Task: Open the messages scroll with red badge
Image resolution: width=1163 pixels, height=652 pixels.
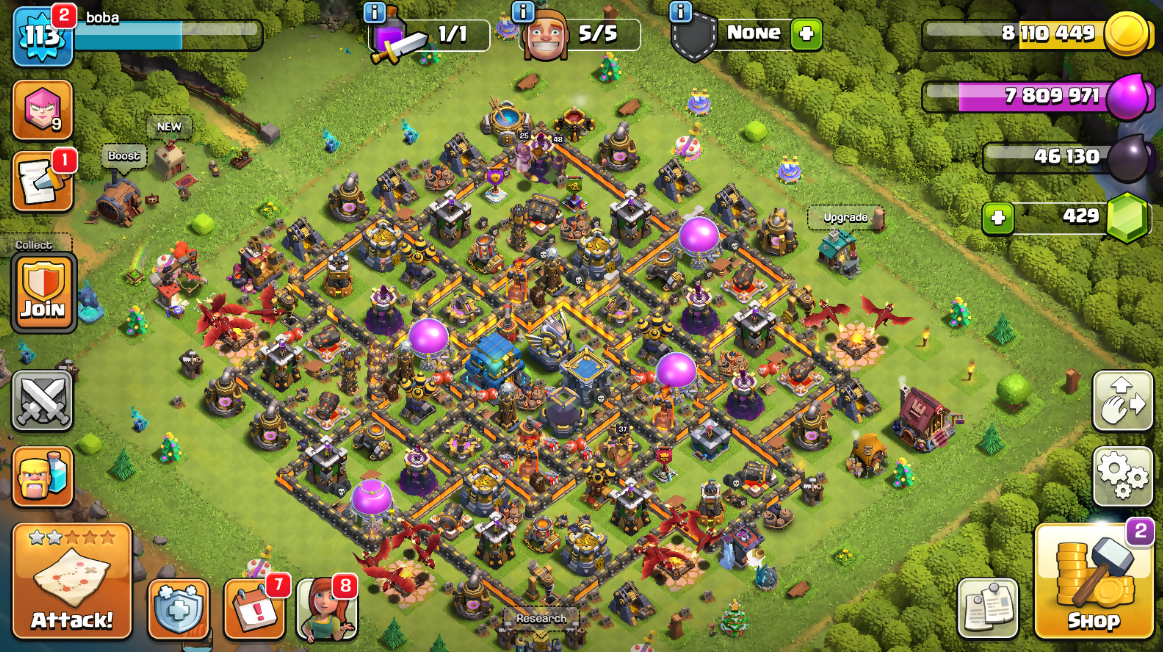Action: 43,182
